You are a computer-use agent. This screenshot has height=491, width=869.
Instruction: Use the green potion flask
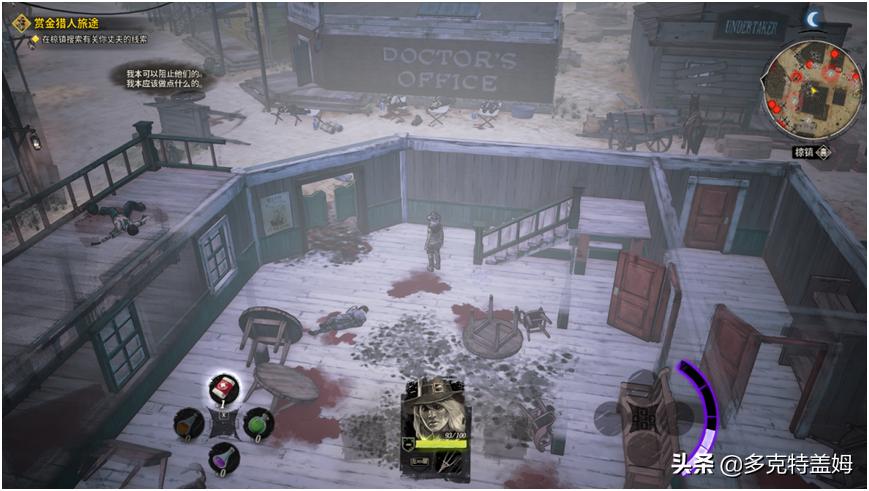click(x=258, y=423)
